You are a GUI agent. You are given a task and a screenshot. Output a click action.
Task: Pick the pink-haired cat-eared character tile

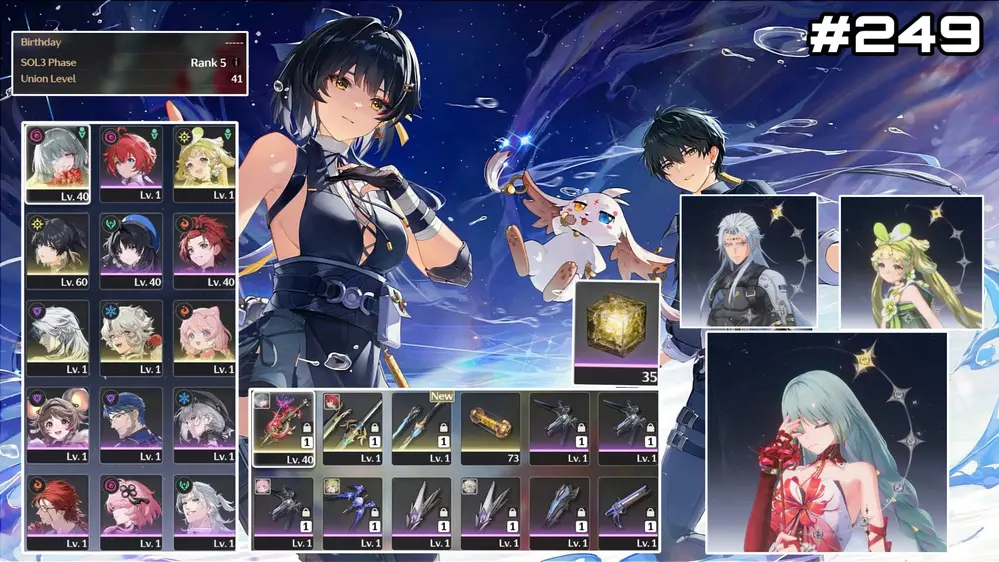tap(204, 337)
